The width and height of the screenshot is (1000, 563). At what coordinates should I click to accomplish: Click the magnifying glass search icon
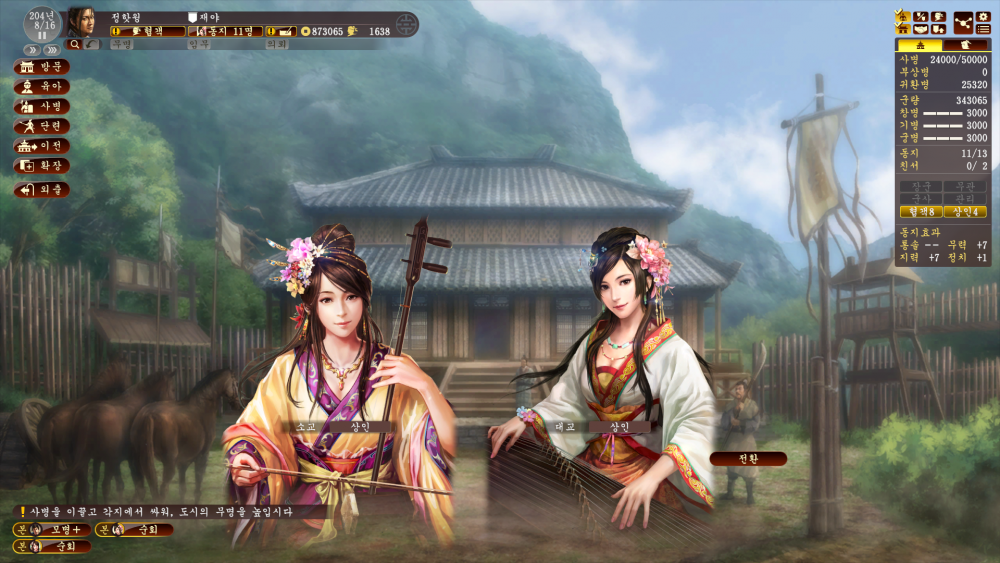pyautogui.click(x=74, y=44)
